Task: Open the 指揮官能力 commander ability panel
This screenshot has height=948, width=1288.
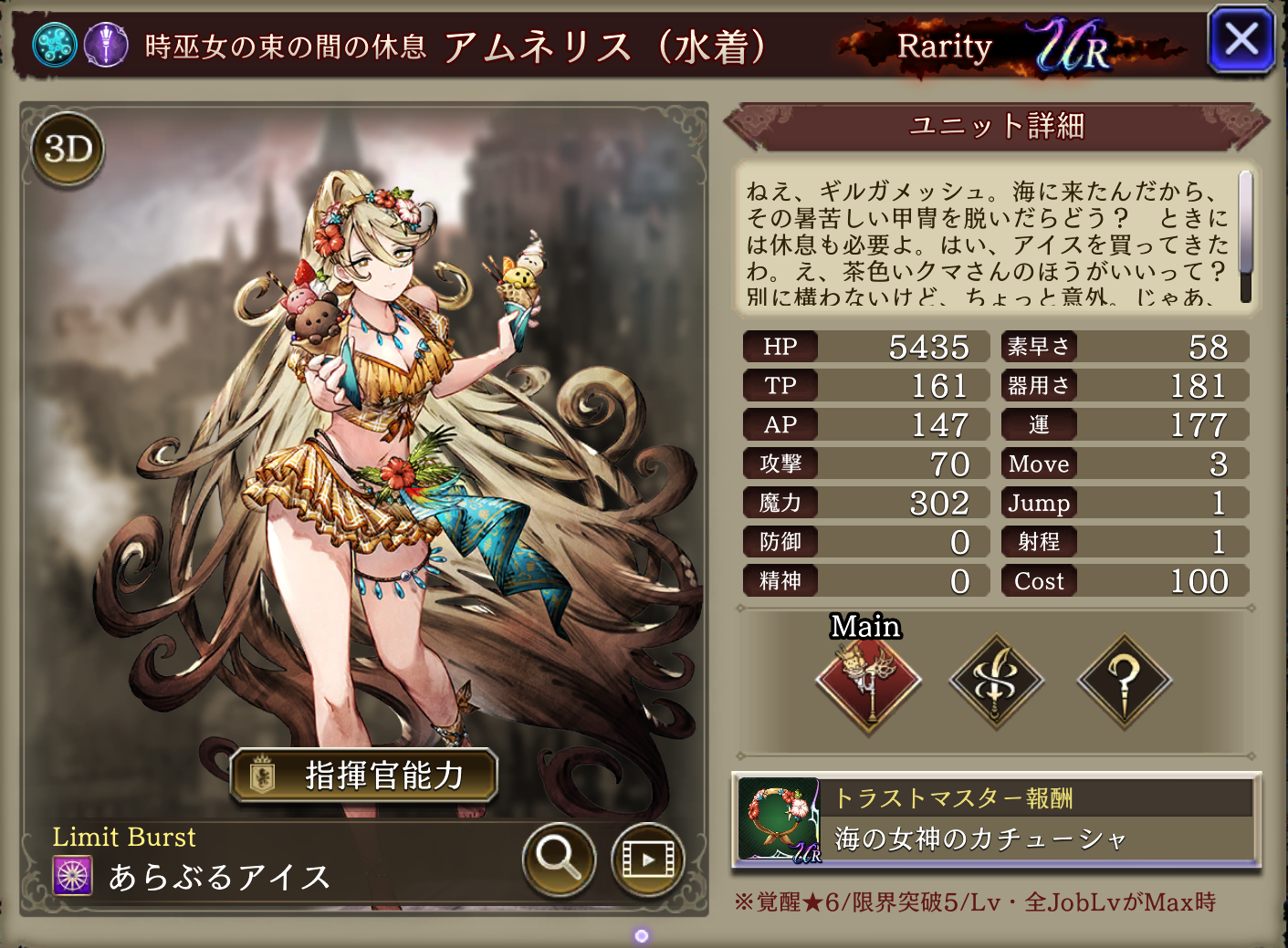Action: pyautogui.click(x=364, y=776)
